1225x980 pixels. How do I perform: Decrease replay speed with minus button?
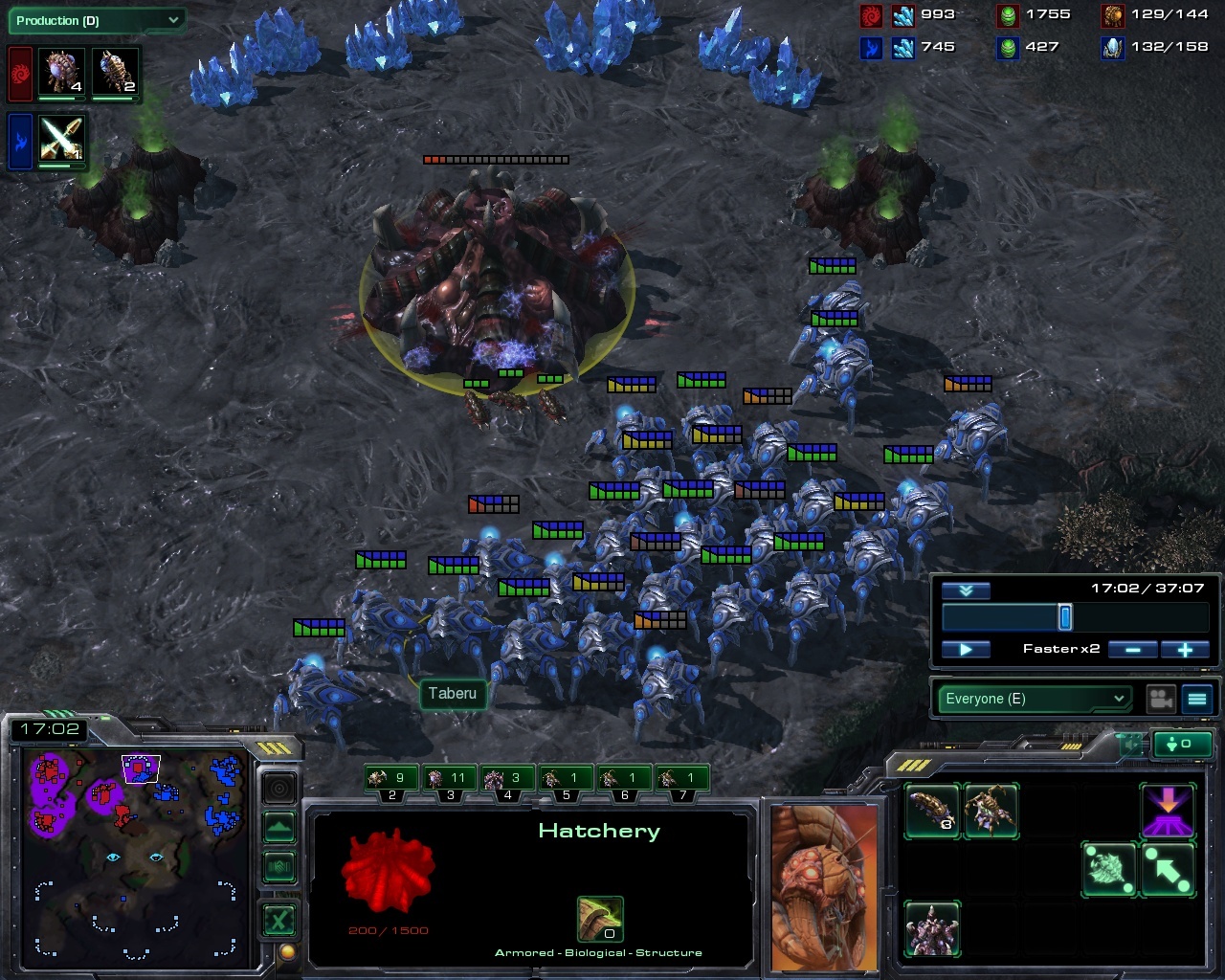click(1133, 649)
